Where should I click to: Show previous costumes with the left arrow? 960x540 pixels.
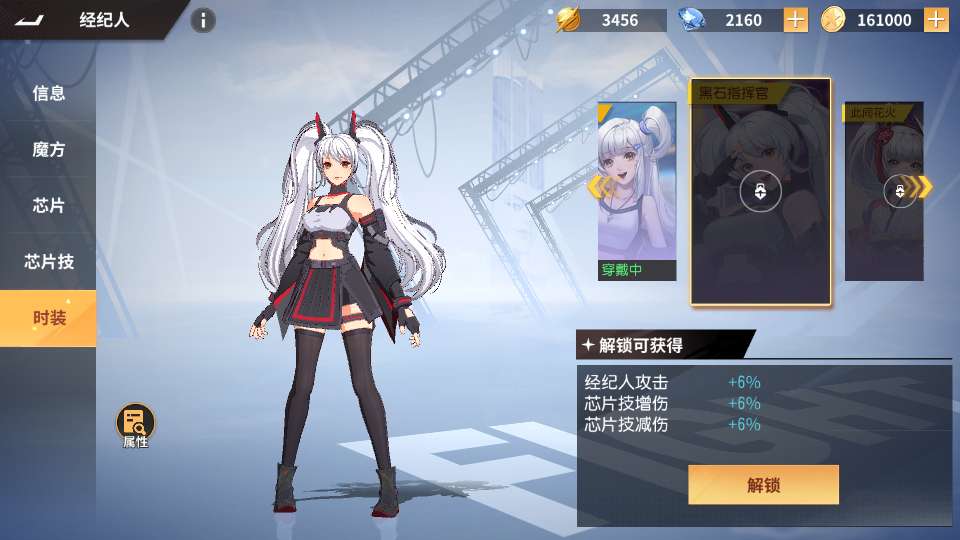pyautogui.click(x=597, y=187)
